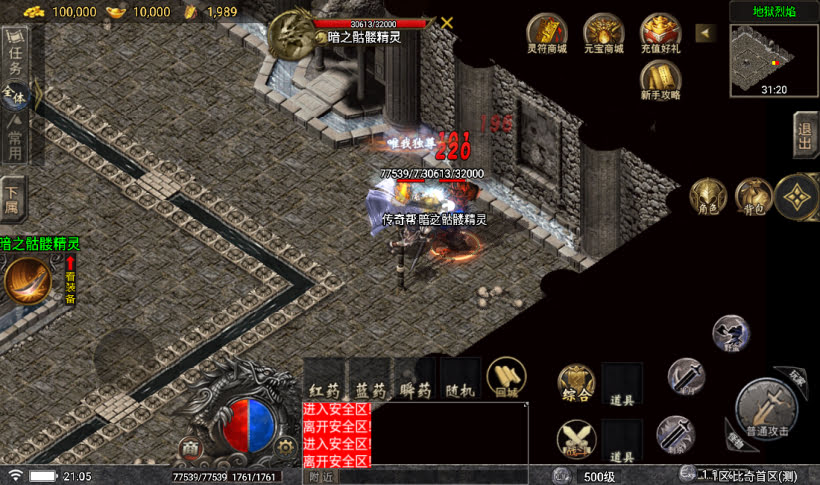The image size is (820, 485).
Task: Open the 灵符商城 talisman shop
Action: (547, 32)
